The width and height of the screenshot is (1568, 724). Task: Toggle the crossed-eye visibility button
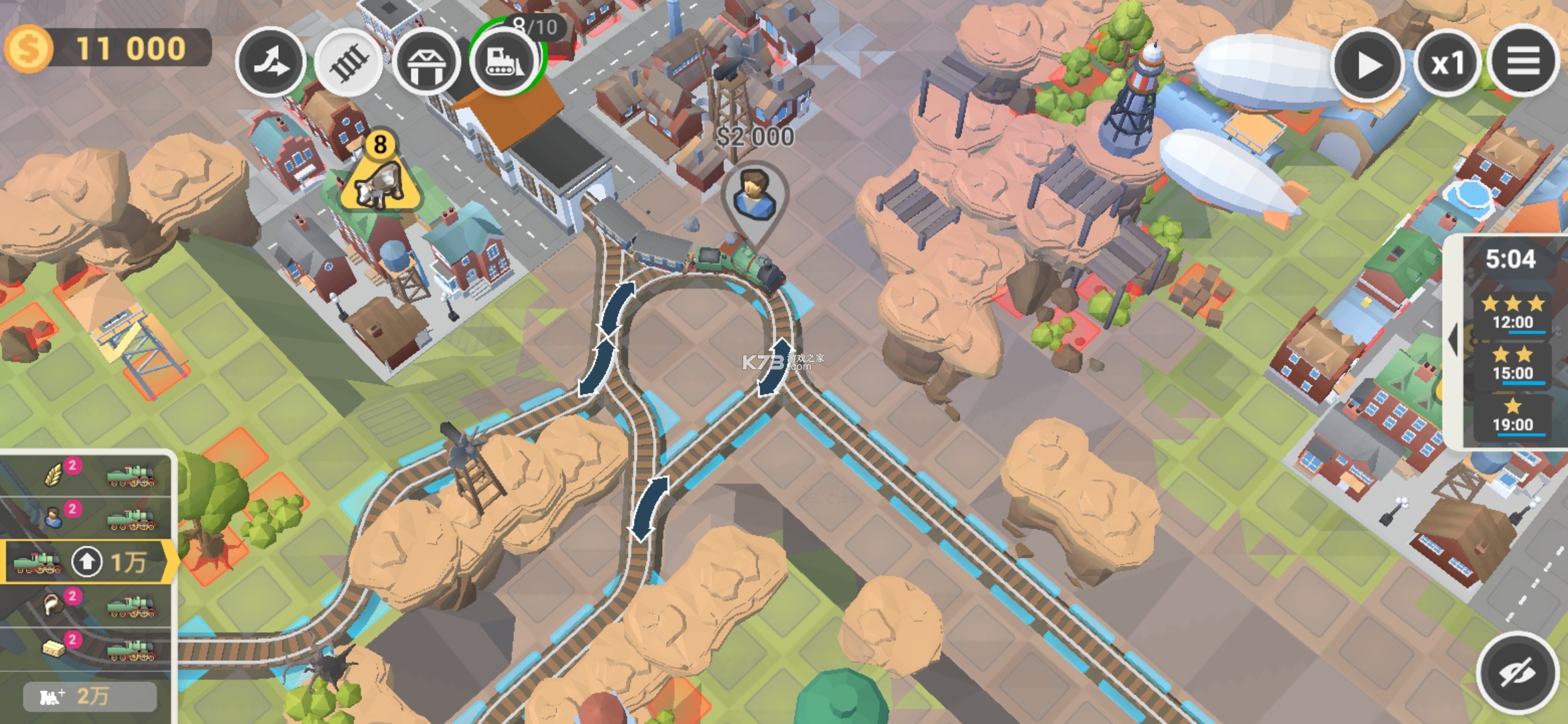[1517, 673]
